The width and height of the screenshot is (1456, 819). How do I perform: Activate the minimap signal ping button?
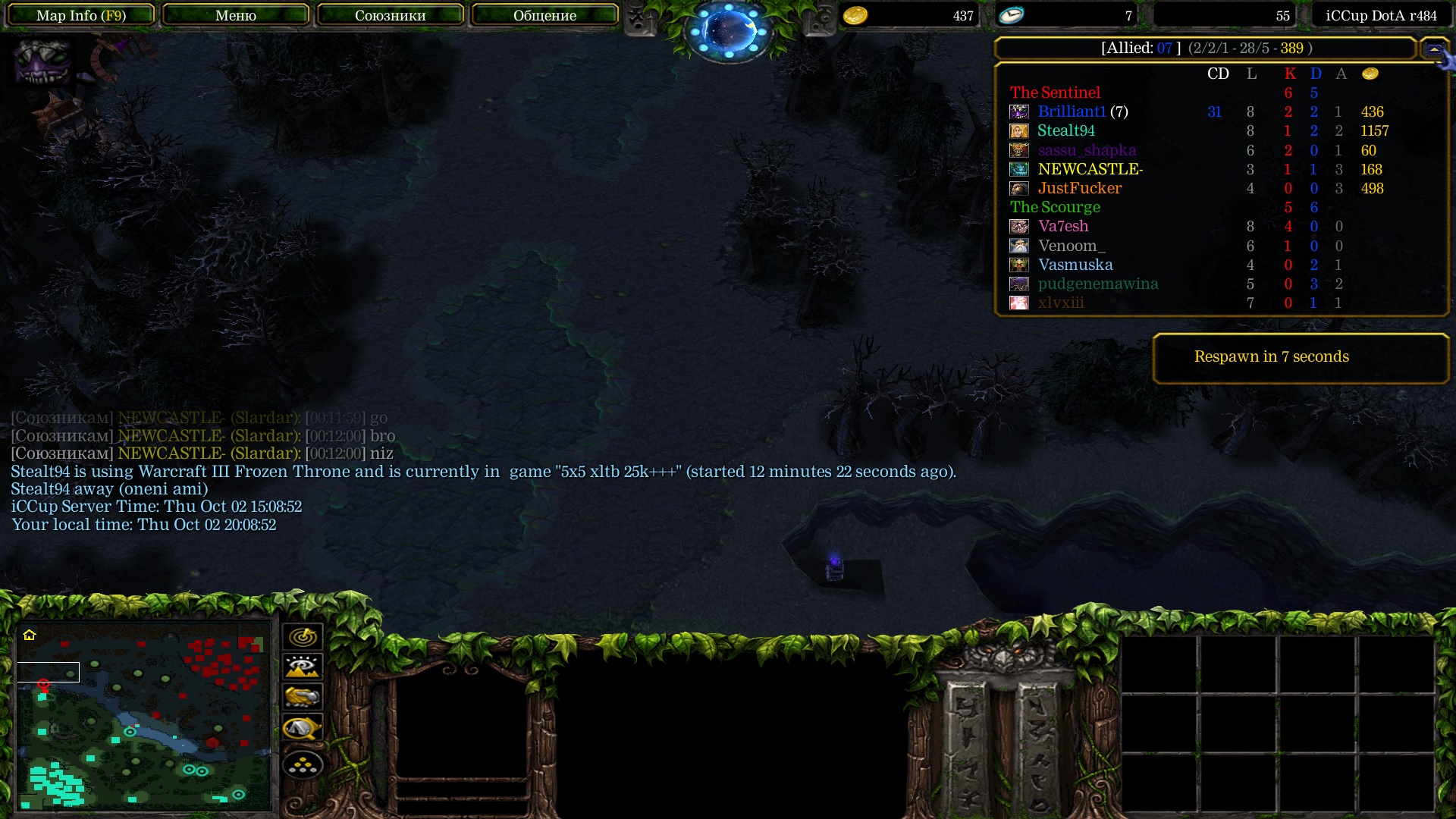[x=303, y=637]
